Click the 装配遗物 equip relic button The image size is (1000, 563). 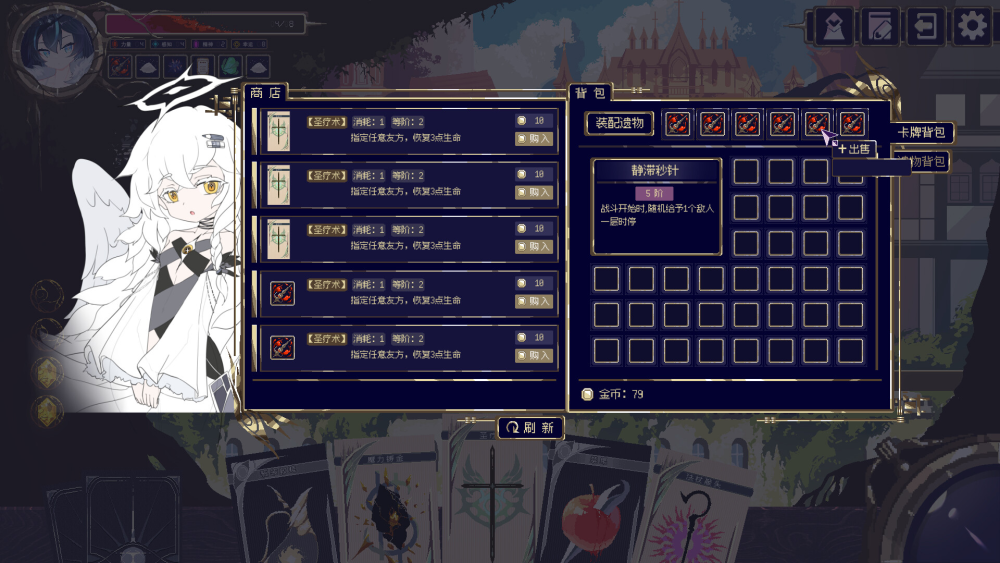coord(620,124)
